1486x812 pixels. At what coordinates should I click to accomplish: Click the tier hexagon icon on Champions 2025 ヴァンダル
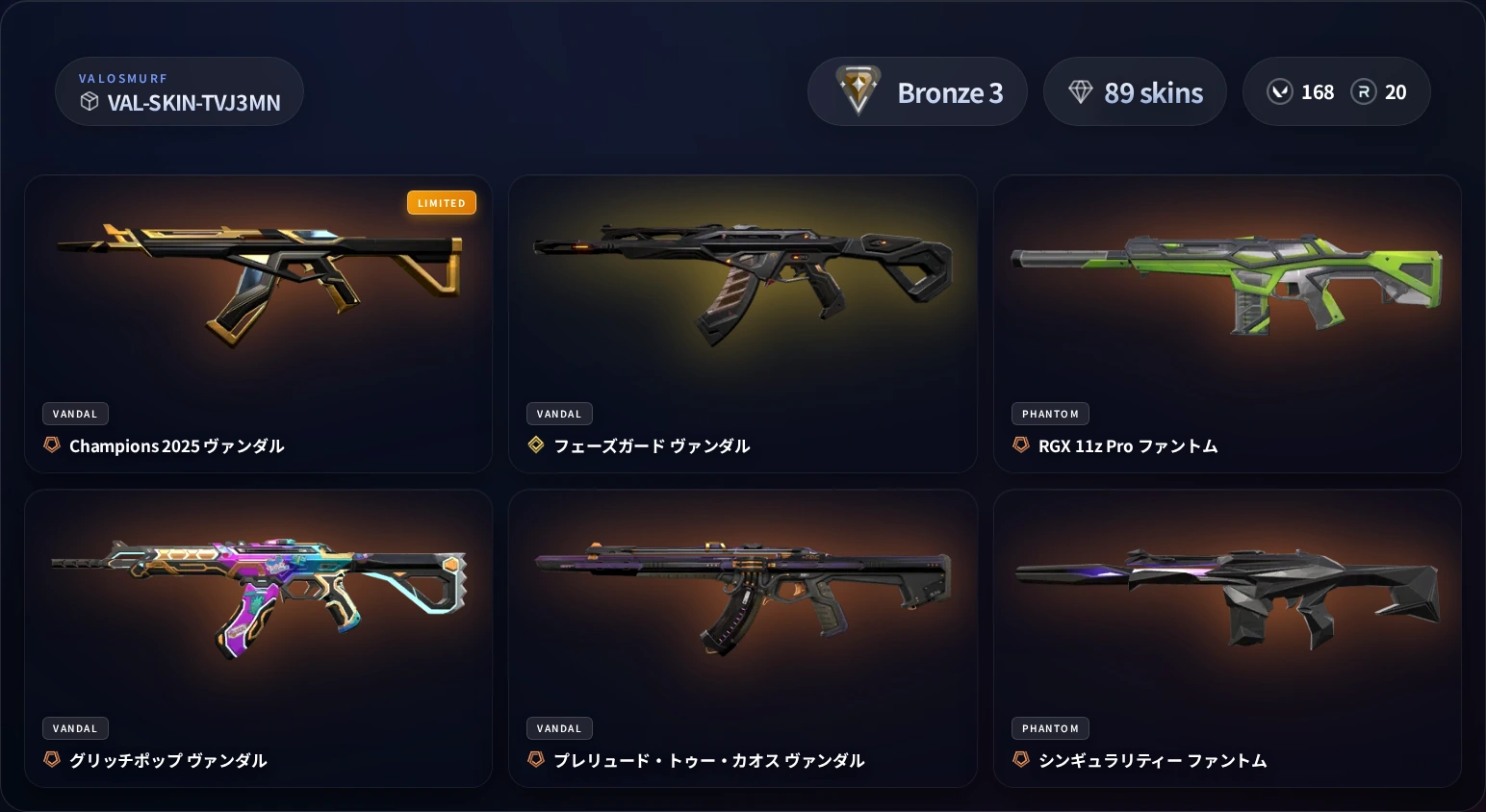(51, 445)
